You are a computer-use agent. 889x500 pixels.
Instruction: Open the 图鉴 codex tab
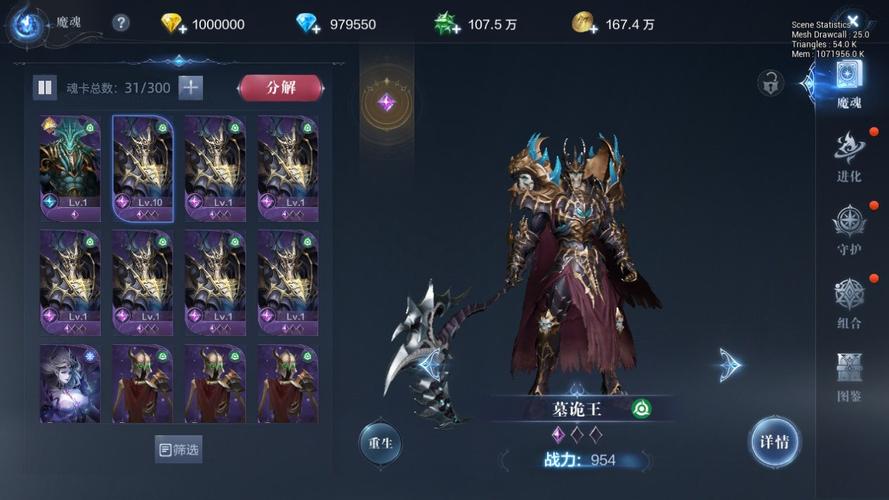[x=849, y=376]
